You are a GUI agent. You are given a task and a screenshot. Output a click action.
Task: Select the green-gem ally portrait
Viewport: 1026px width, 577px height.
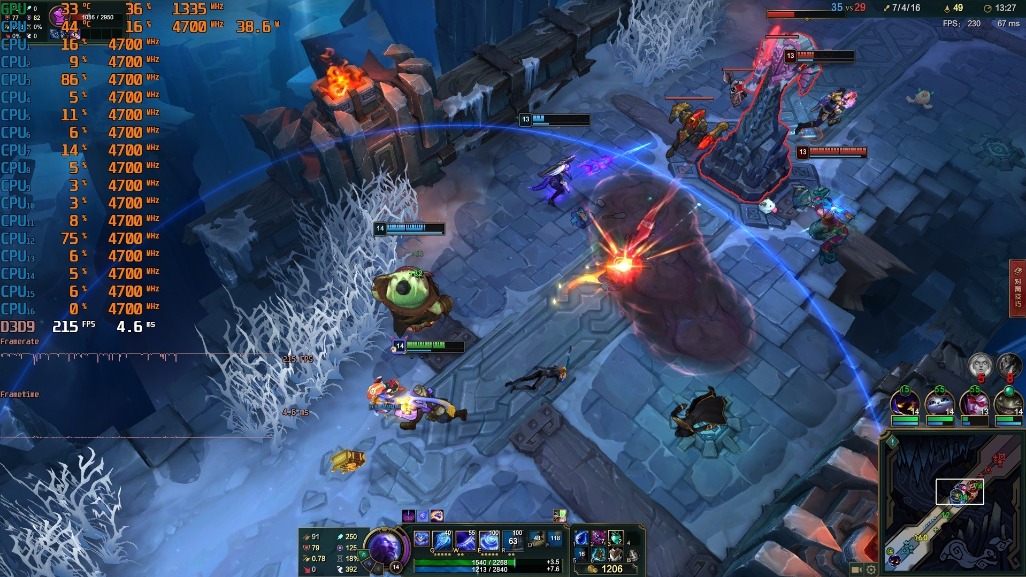pos(1008,404)
